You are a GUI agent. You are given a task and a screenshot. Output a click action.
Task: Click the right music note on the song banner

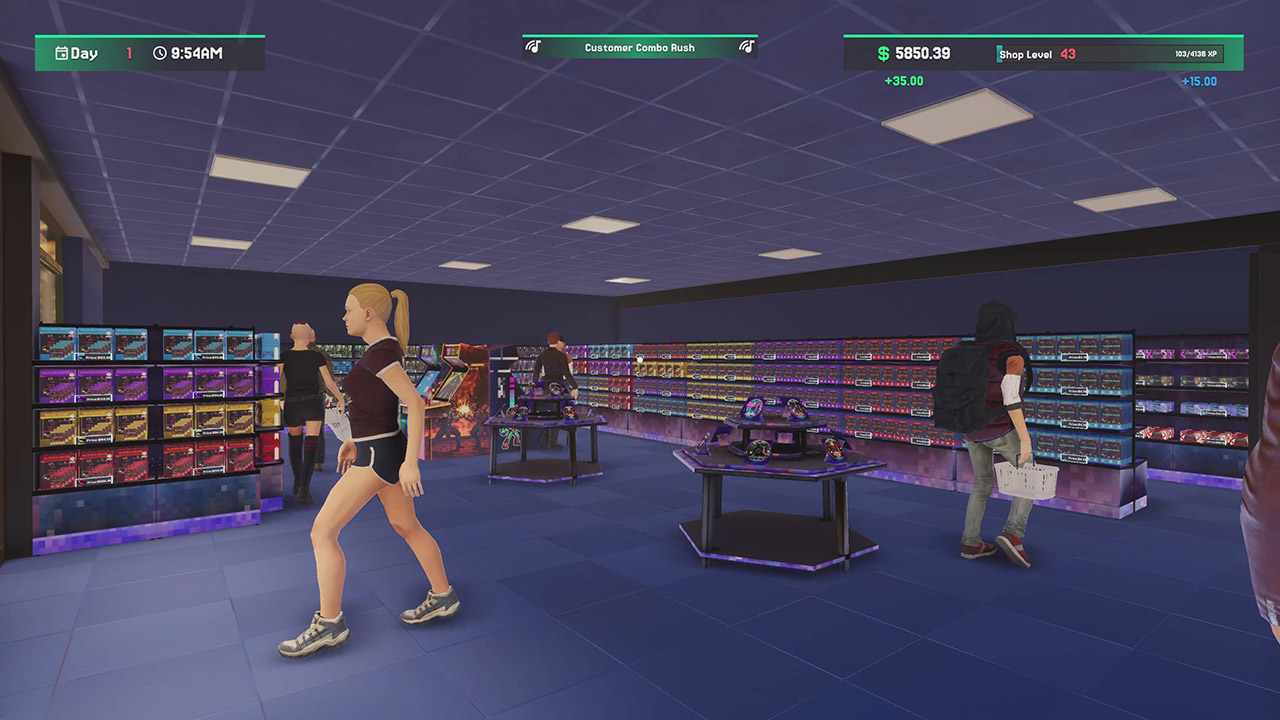click(x=747, y=47)
